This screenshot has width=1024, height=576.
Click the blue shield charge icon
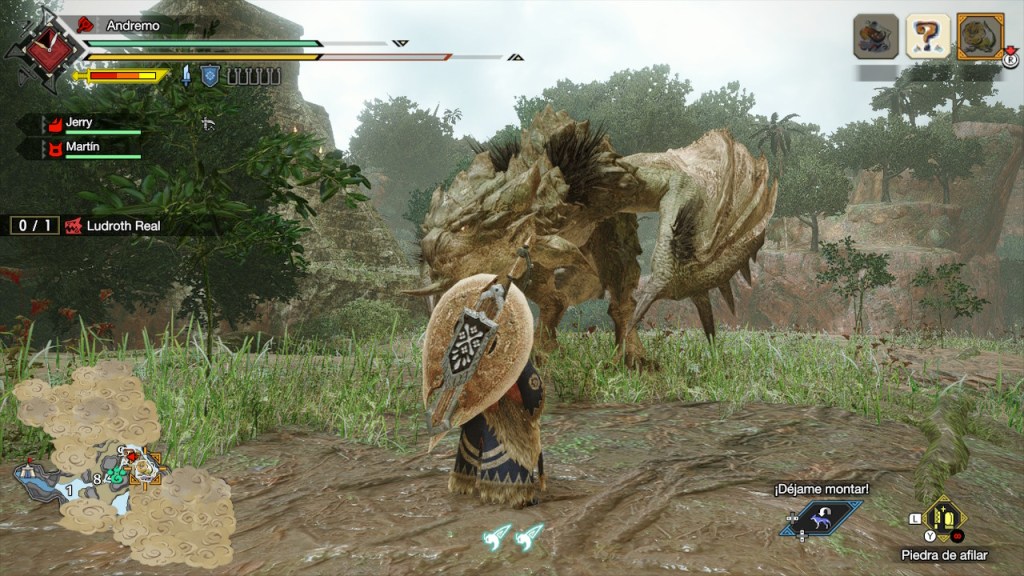(210, 75)
